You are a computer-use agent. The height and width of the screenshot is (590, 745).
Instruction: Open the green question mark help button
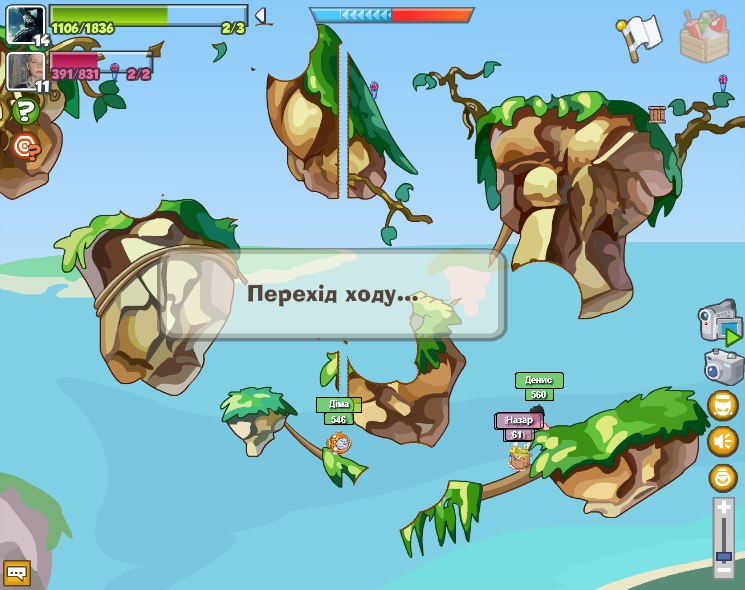pyautogui.click(x=25, y=111)
